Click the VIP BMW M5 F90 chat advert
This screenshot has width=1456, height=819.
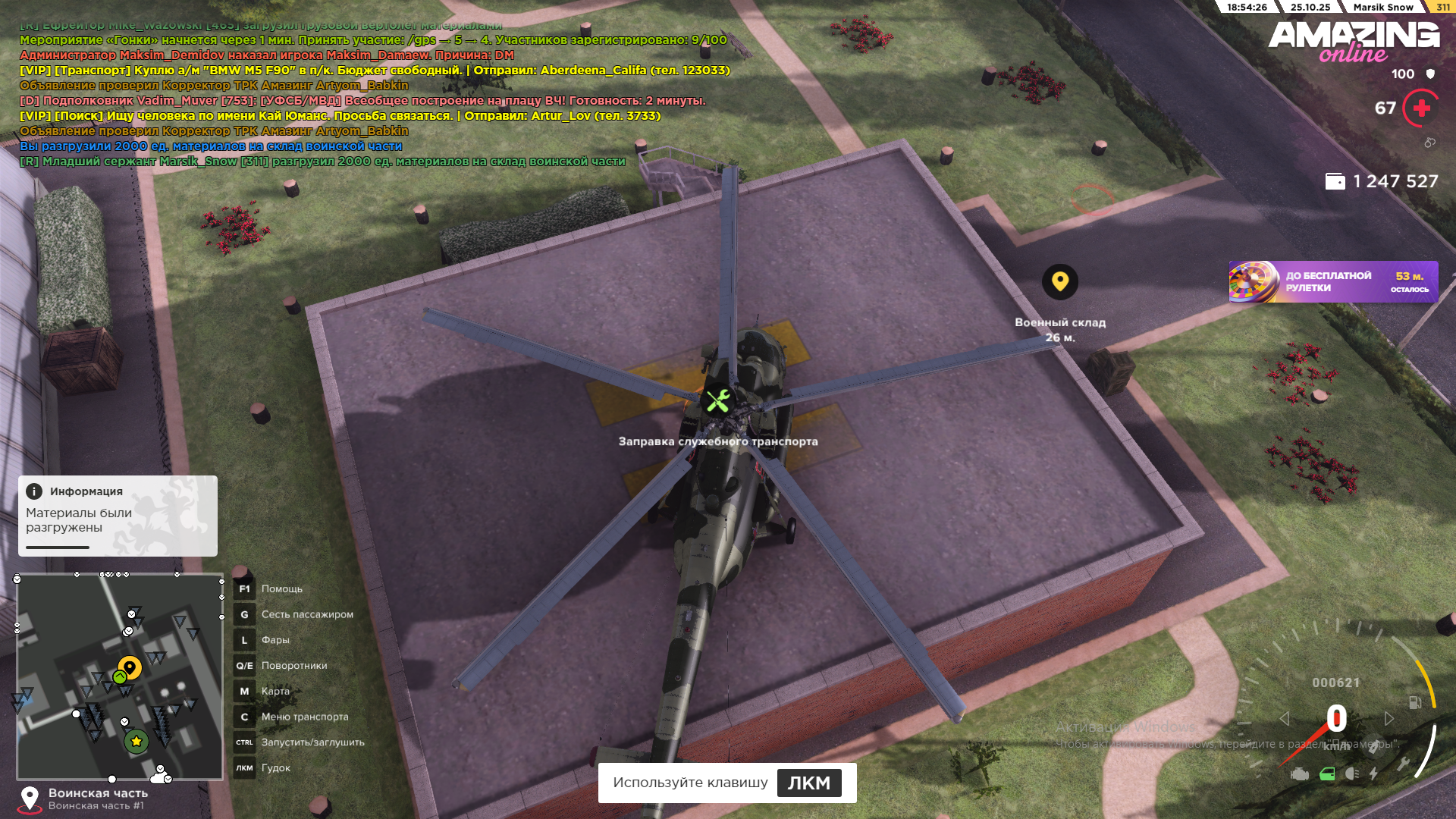375,71
